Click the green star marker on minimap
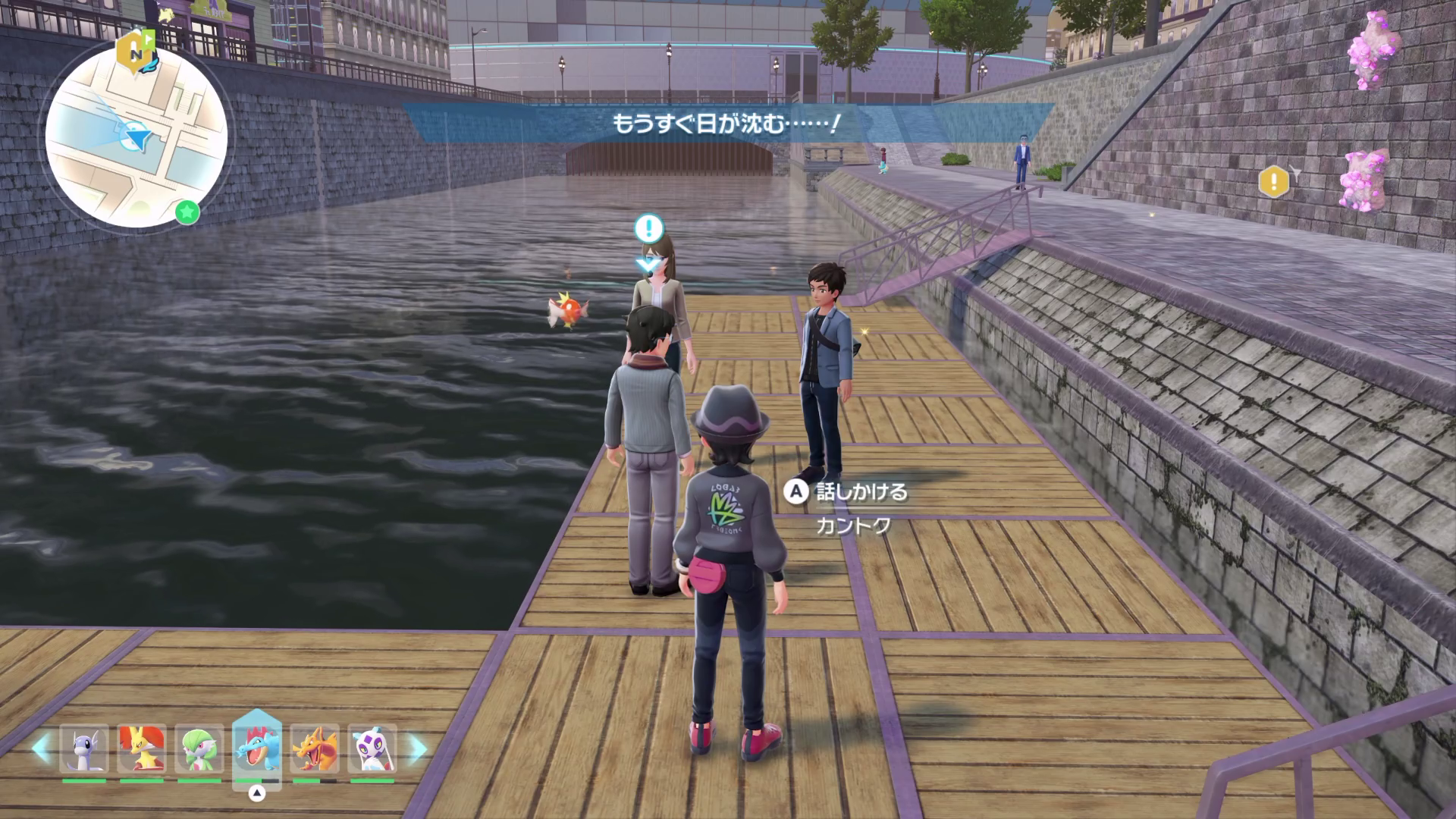1456x819 pixels. coord(187,212)
